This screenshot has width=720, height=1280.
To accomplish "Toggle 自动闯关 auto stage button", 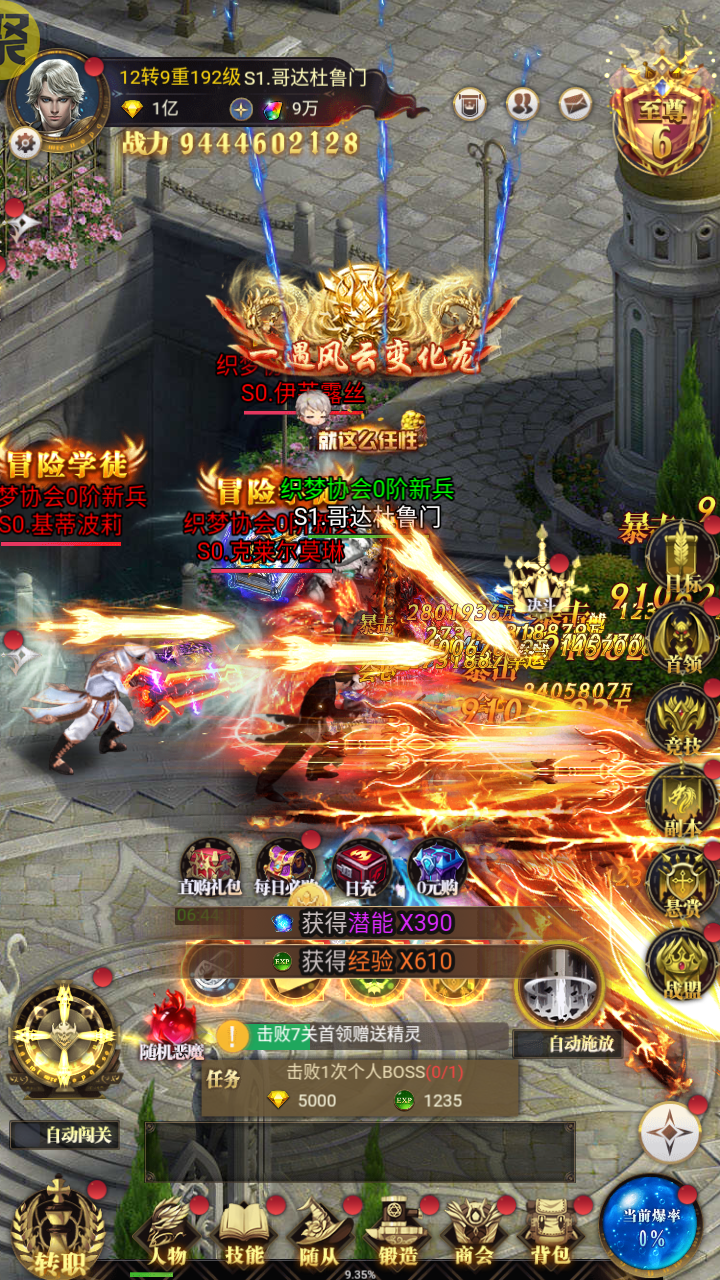I will [65, 1135].
